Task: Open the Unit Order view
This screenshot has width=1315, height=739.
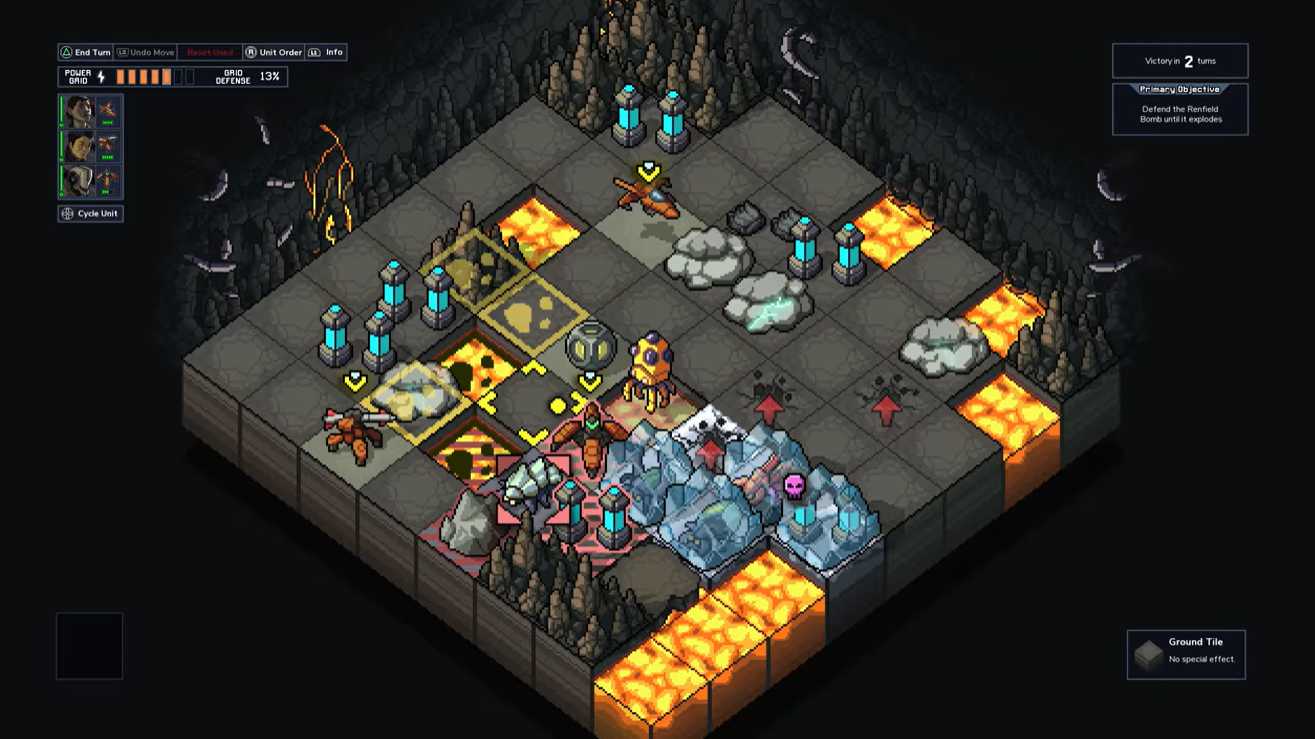Action: (274, 52)
